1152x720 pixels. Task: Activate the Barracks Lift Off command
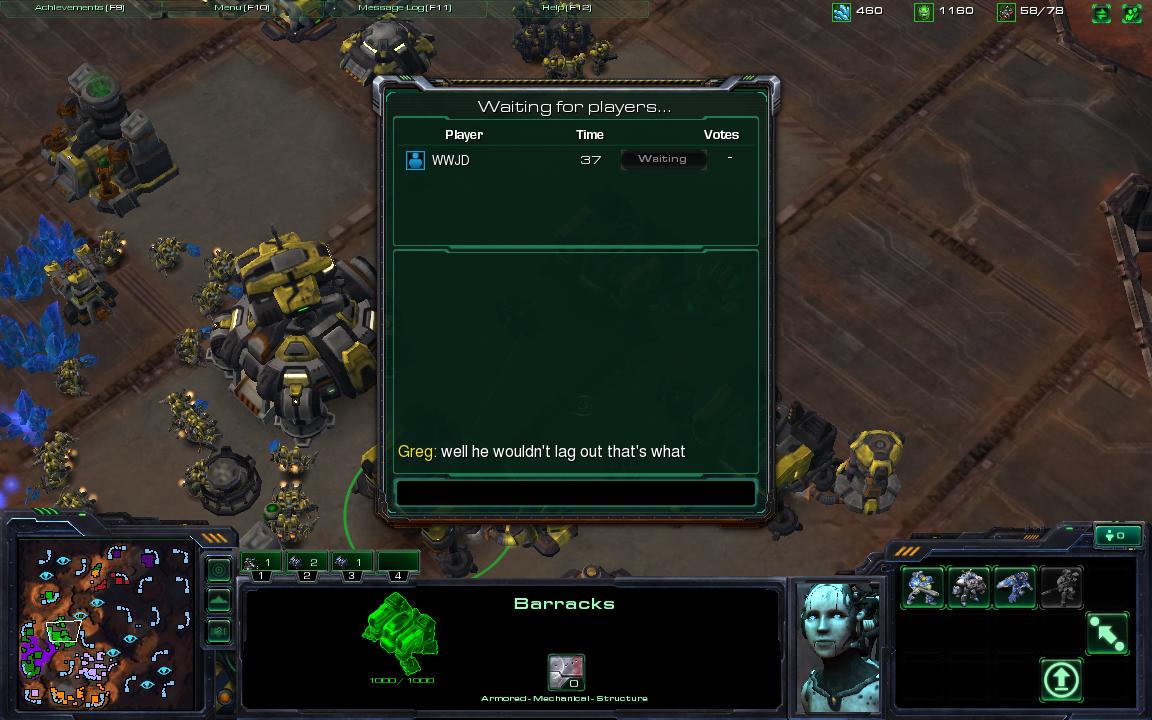click(1061, 680)
